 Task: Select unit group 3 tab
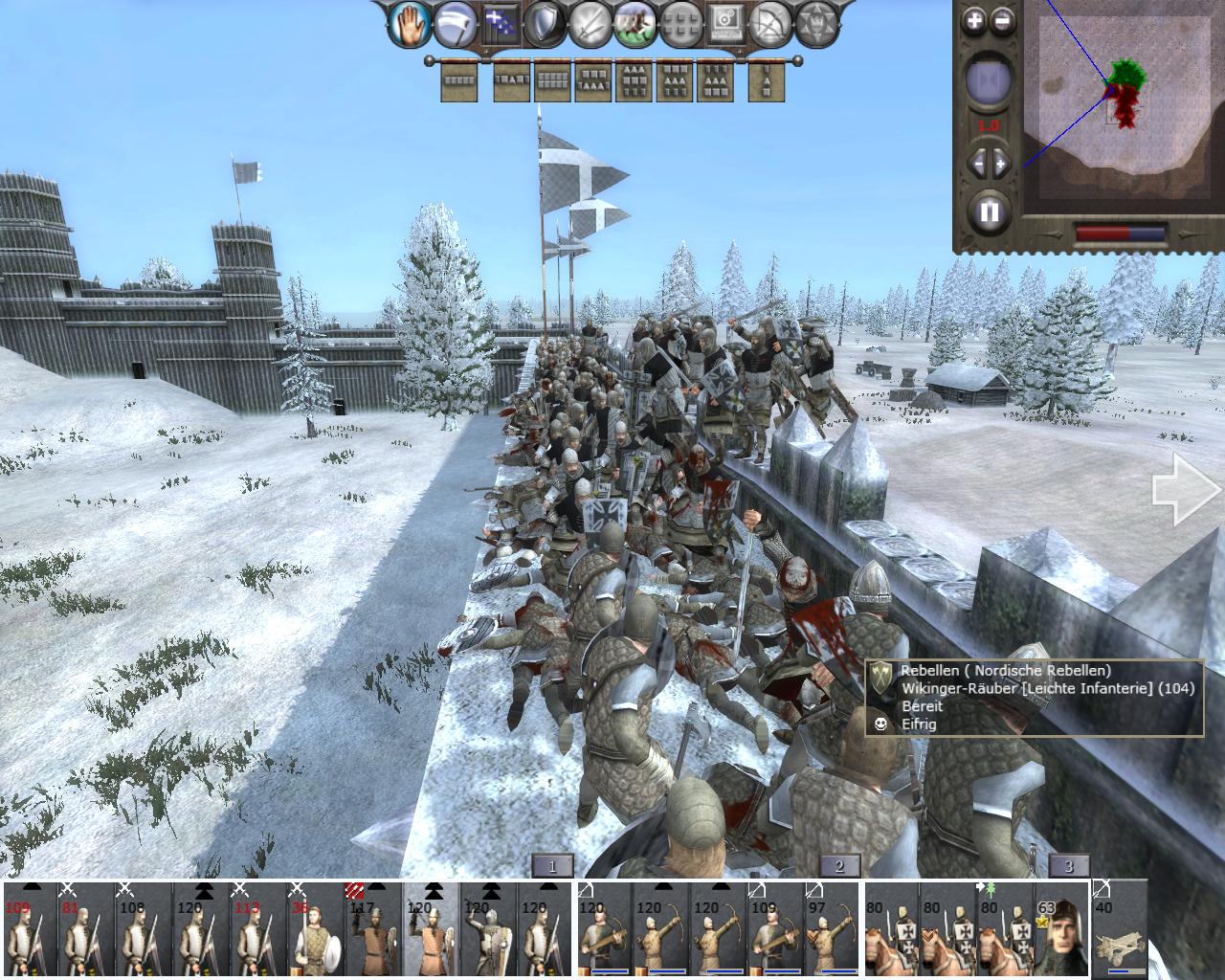1068,866
